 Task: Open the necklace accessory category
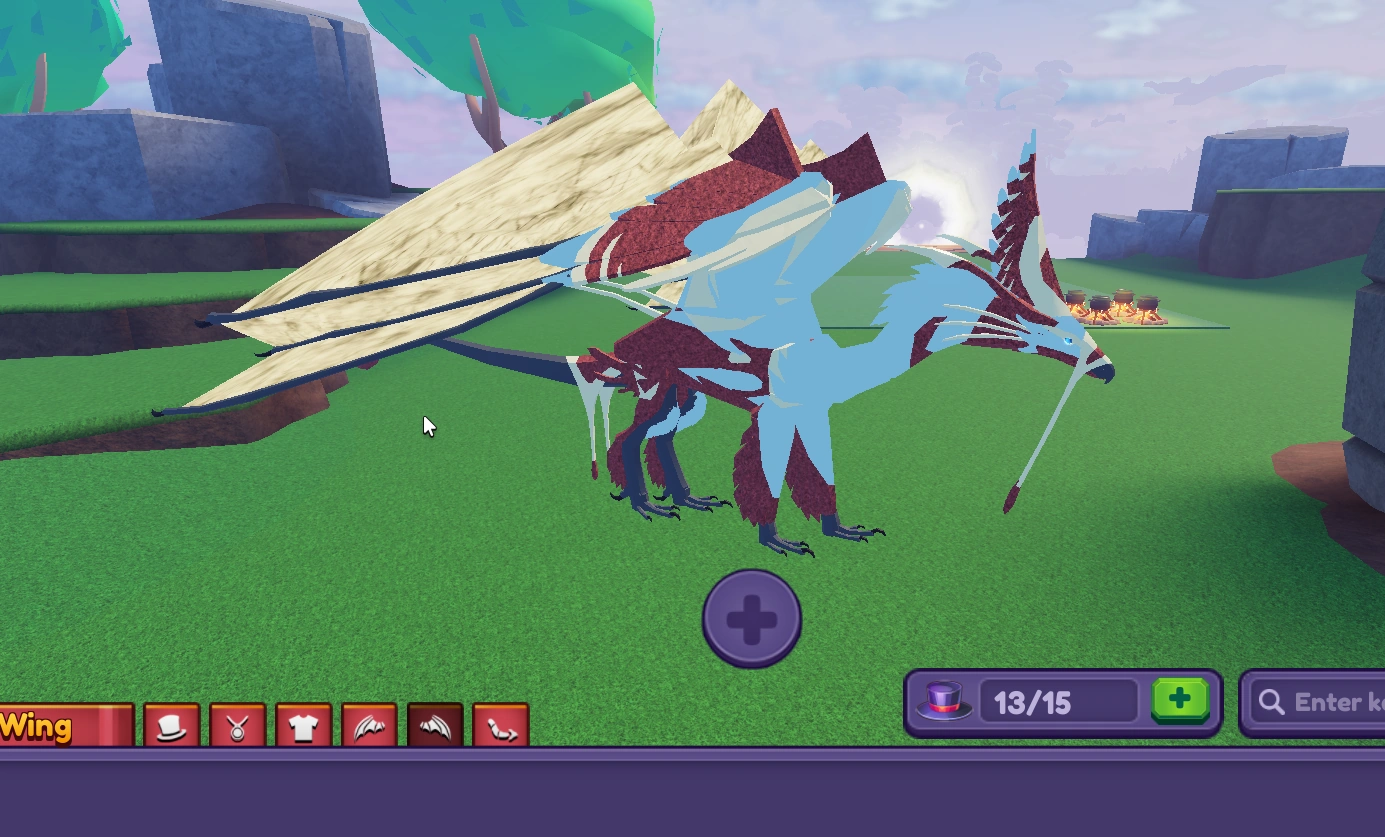tap(239, 727)
